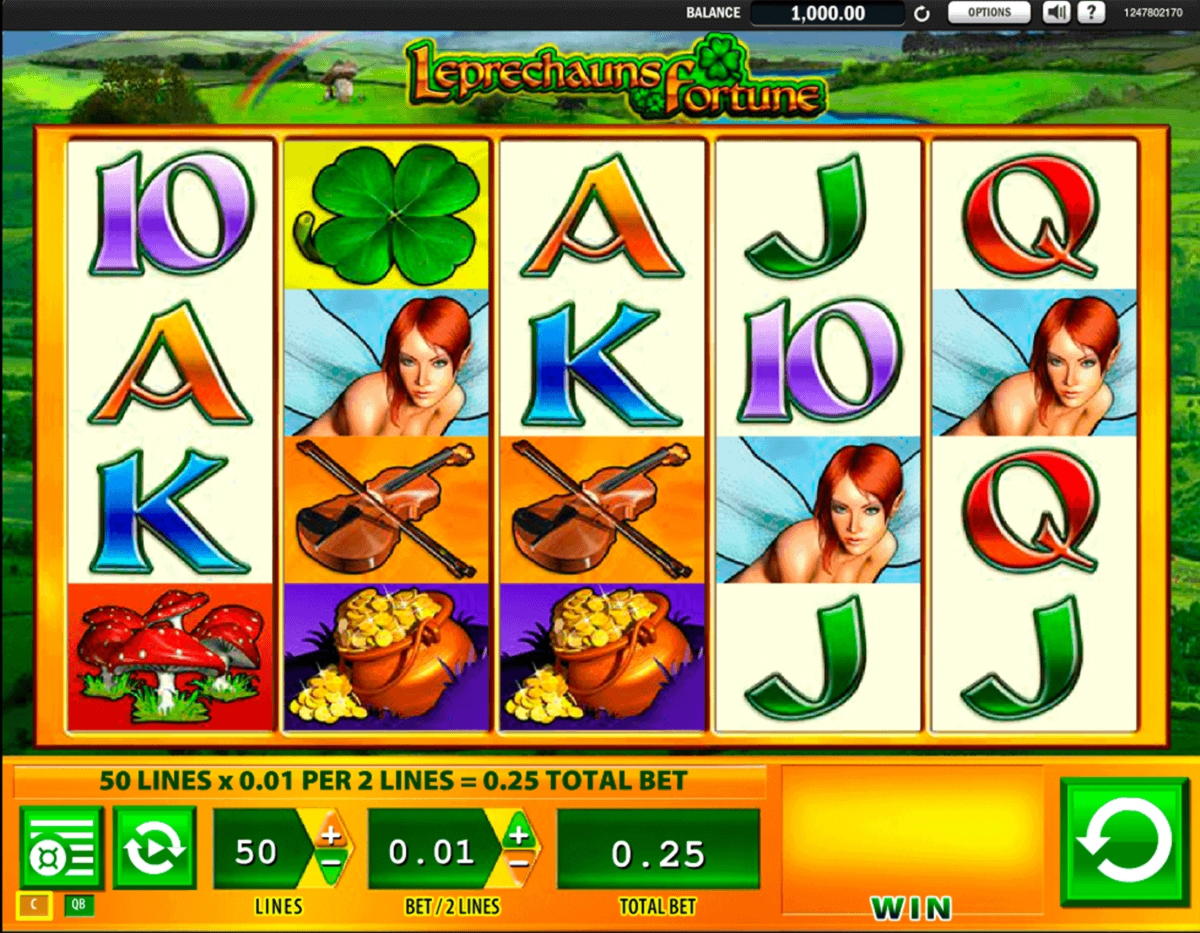Lower the bet per 2 lines

518,862
